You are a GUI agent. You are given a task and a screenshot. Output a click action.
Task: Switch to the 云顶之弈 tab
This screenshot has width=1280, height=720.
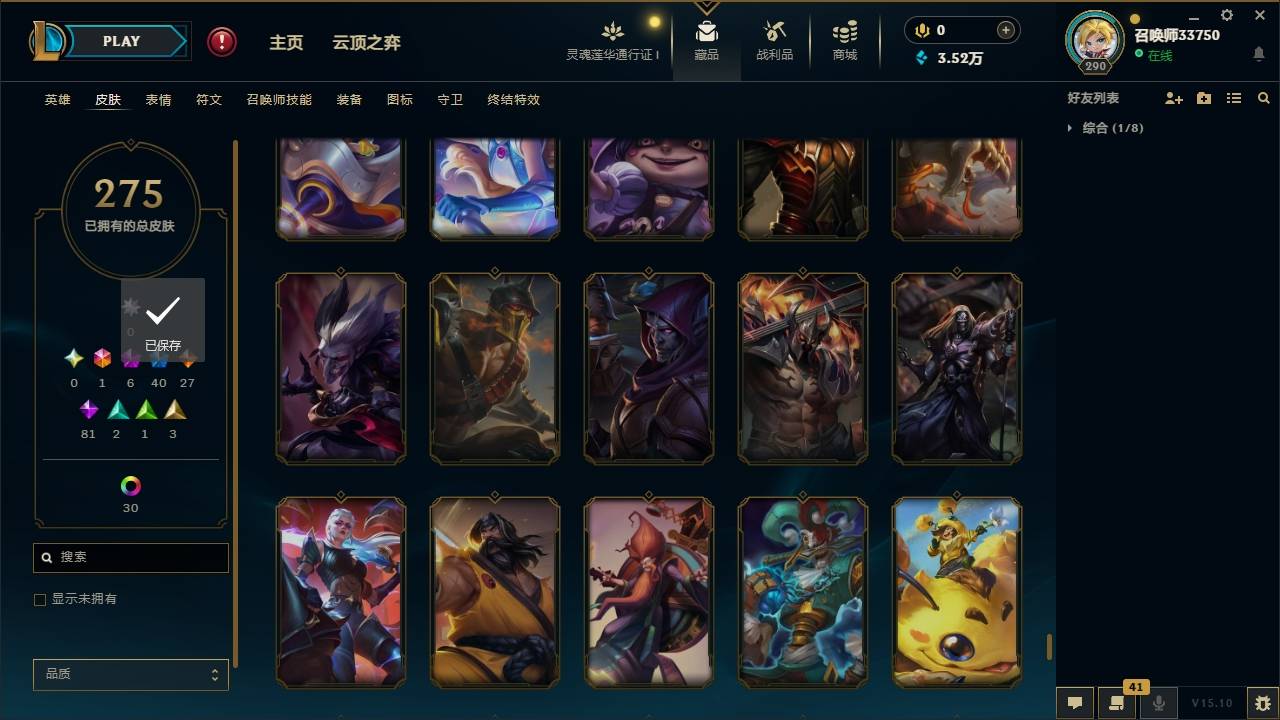point(366,43)
